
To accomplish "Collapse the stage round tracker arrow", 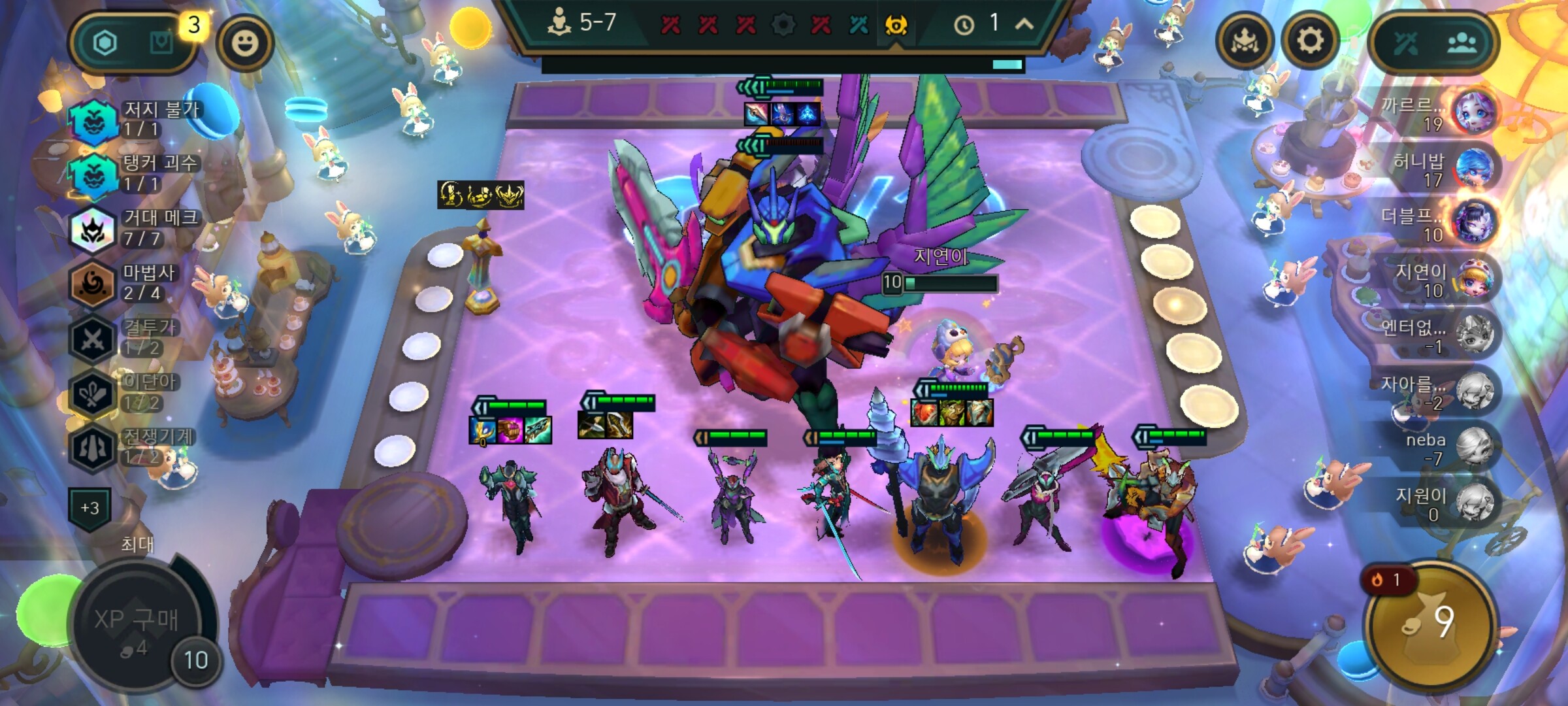I will (x=1024, y=25).
